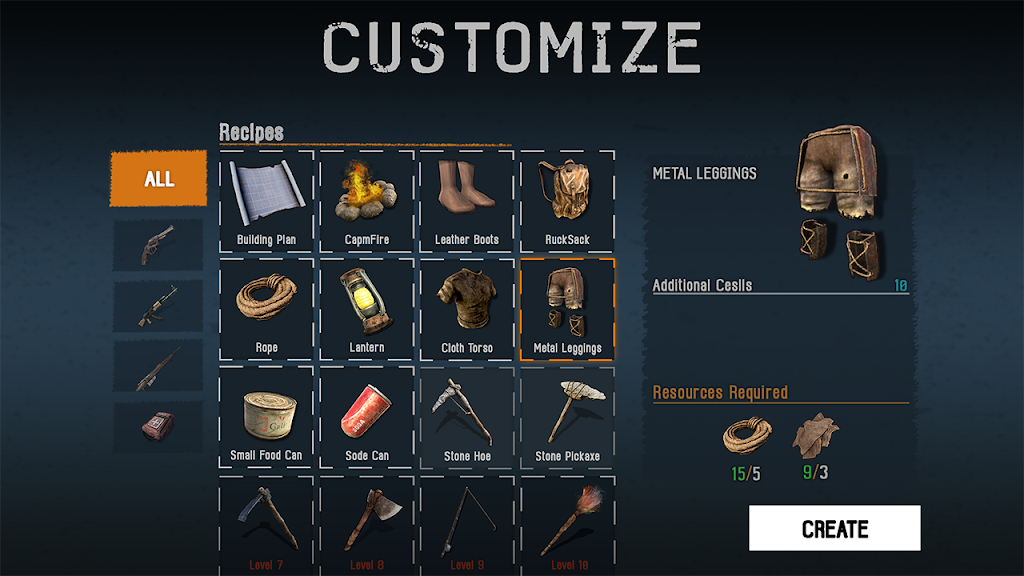Select the Stone Hoe recipe

click(467, 418)
